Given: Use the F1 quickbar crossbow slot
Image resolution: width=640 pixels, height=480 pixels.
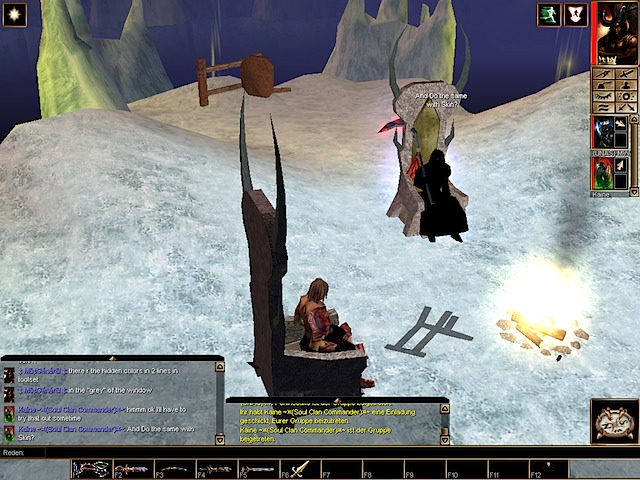Looking at the screenshot, I should (93, 469).
